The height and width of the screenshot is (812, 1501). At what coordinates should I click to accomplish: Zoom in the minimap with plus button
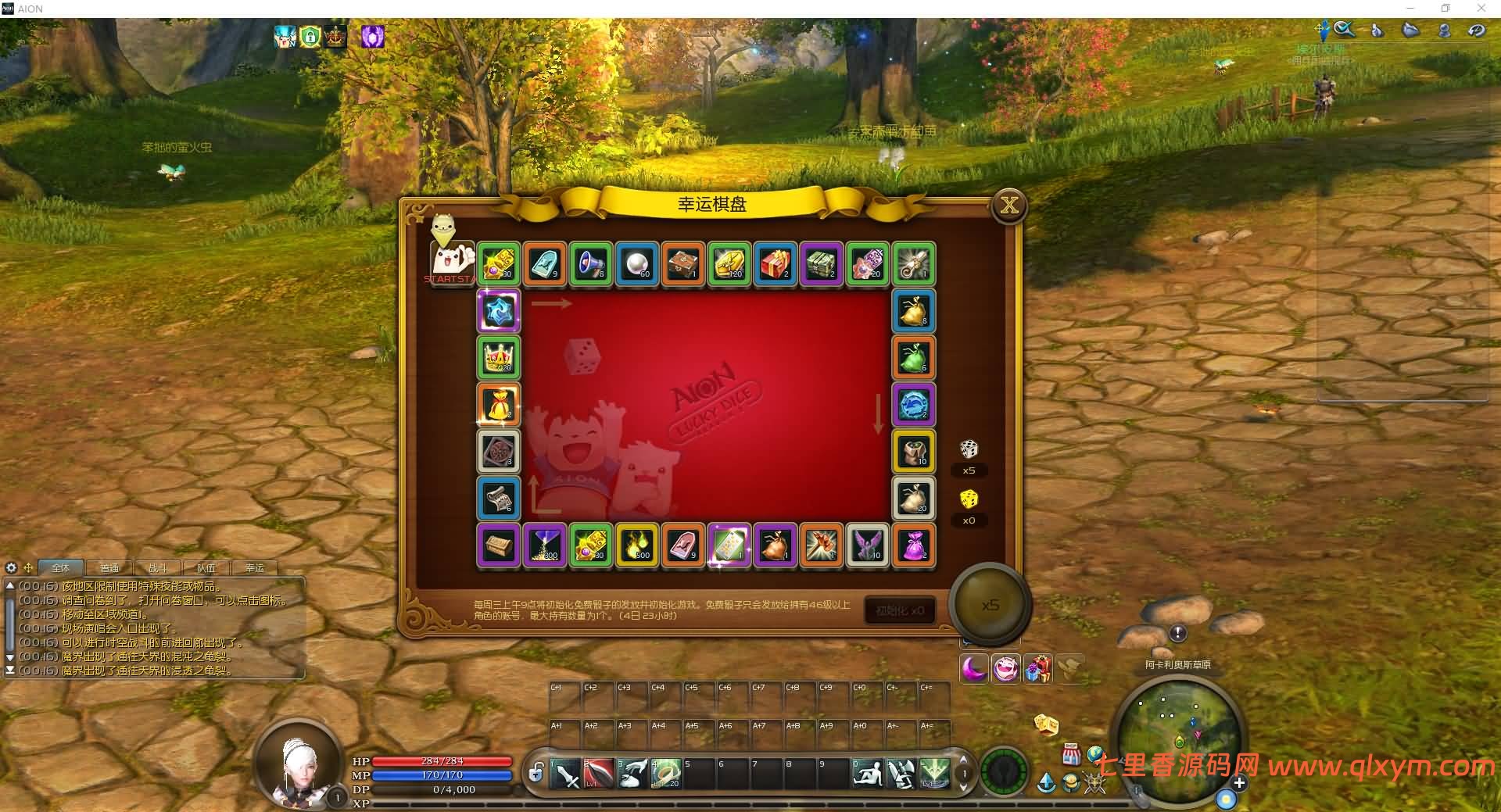click(x=1239, y=782)
